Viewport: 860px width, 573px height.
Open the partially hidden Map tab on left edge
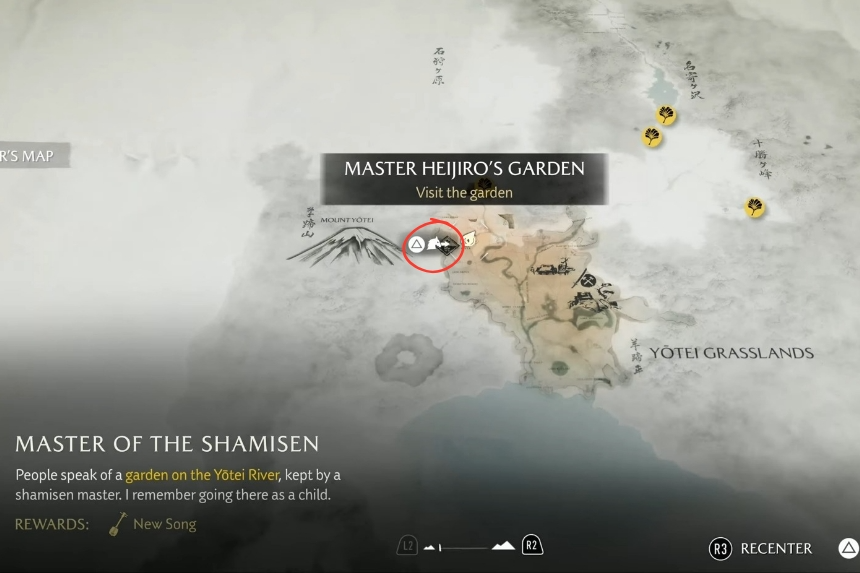26,156
